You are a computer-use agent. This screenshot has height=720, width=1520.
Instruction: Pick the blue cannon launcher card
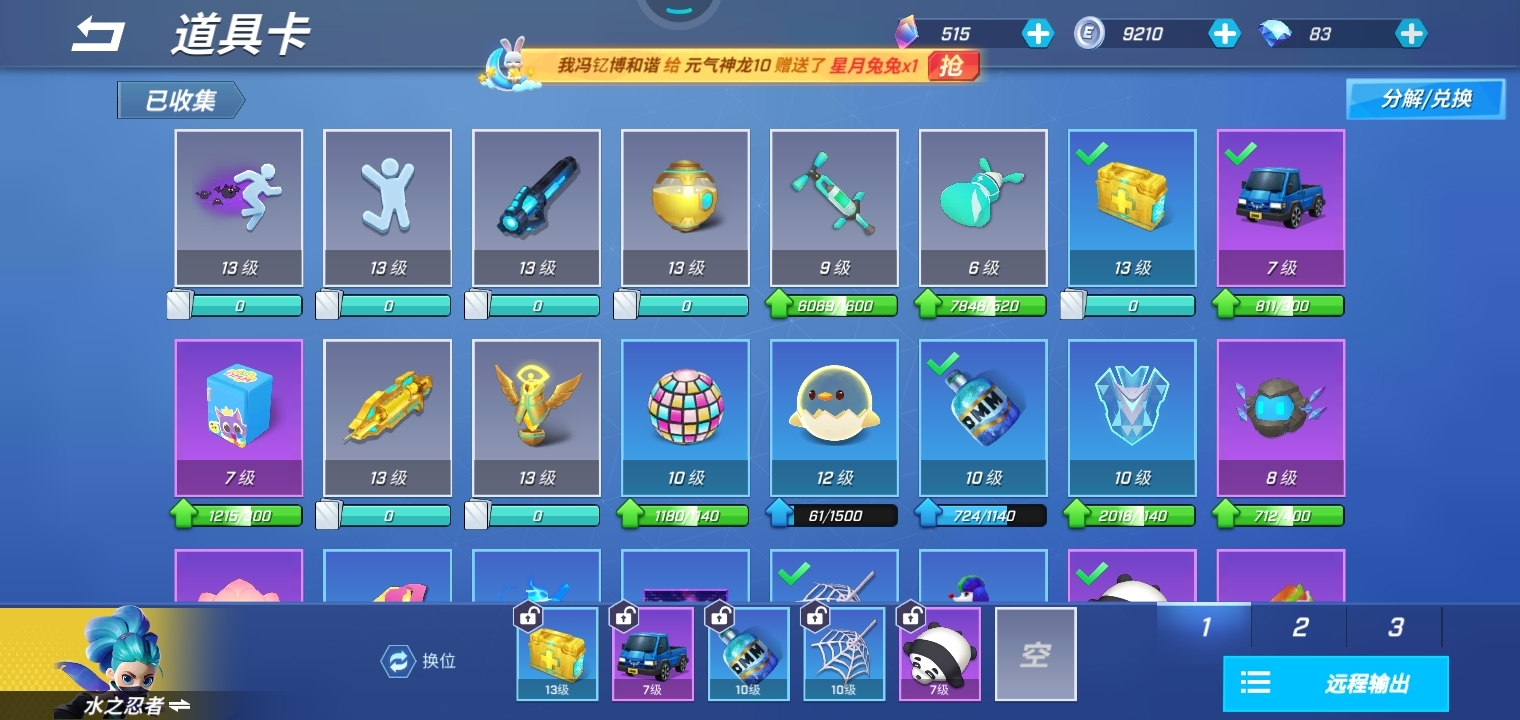(x=536, y=207)
